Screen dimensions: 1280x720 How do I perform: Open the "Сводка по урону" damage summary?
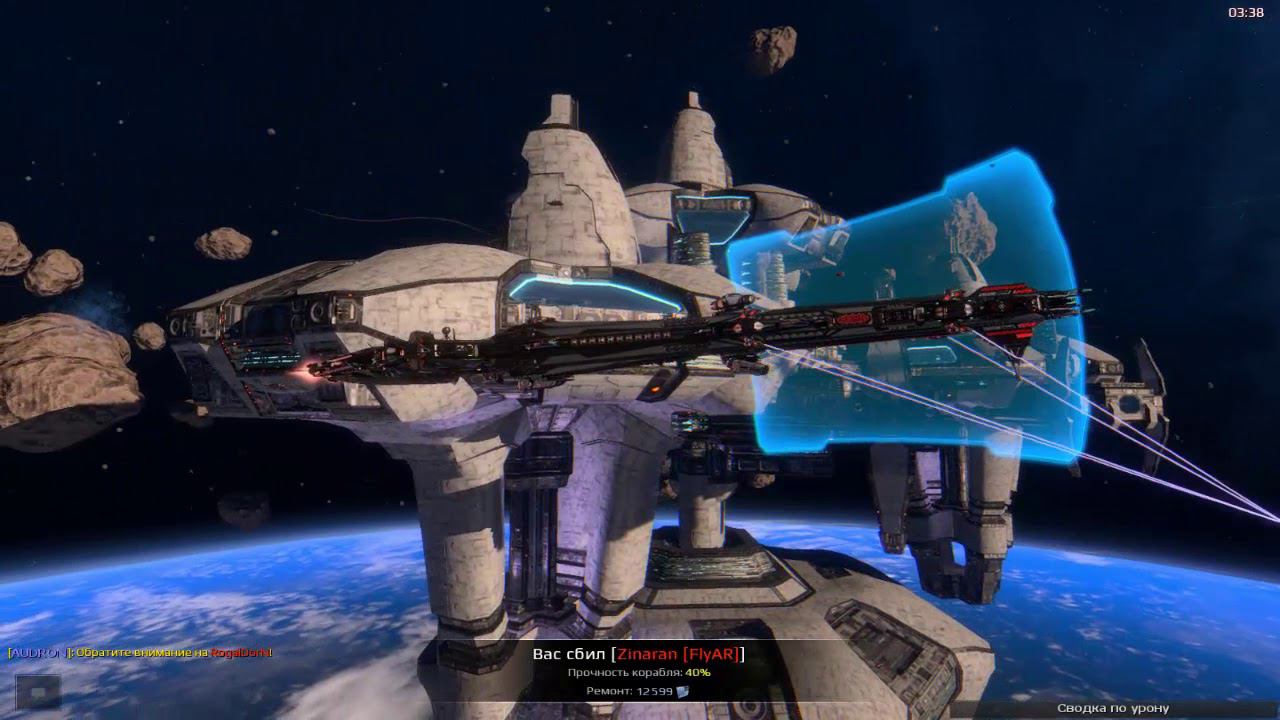point(1113,708)
